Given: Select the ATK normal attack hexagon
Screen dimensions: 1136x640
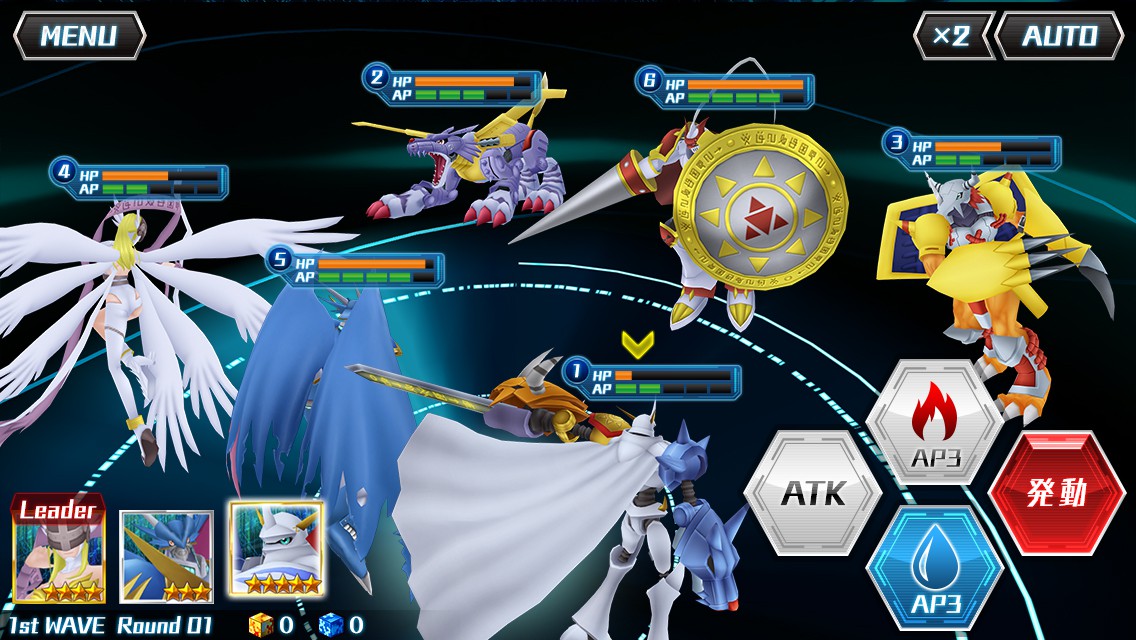Looking at the screenshot, I should pos(812,492).
